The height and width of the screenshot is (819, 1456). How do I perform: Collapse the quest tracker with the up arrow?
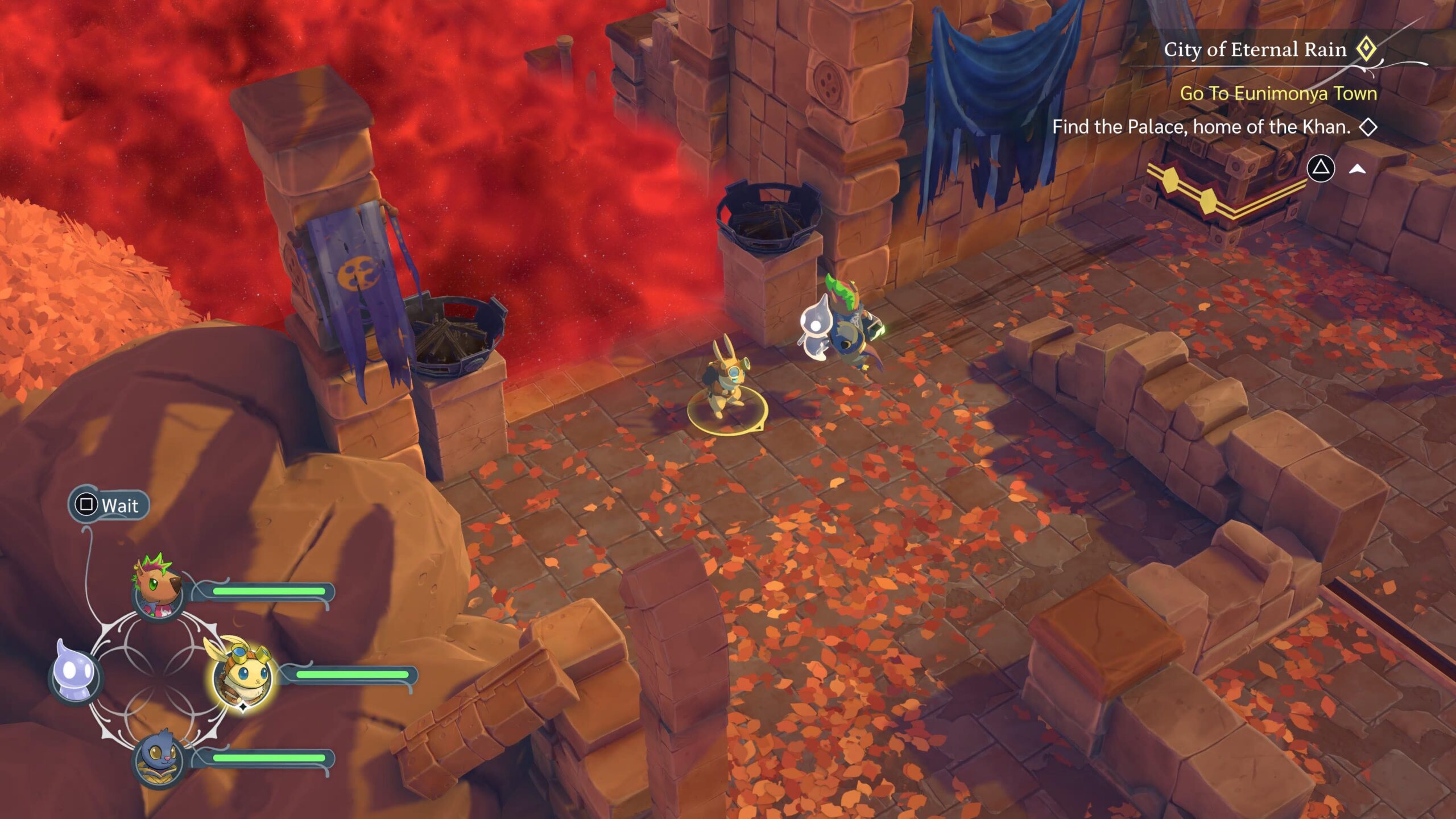click(x=1358, y=168)
